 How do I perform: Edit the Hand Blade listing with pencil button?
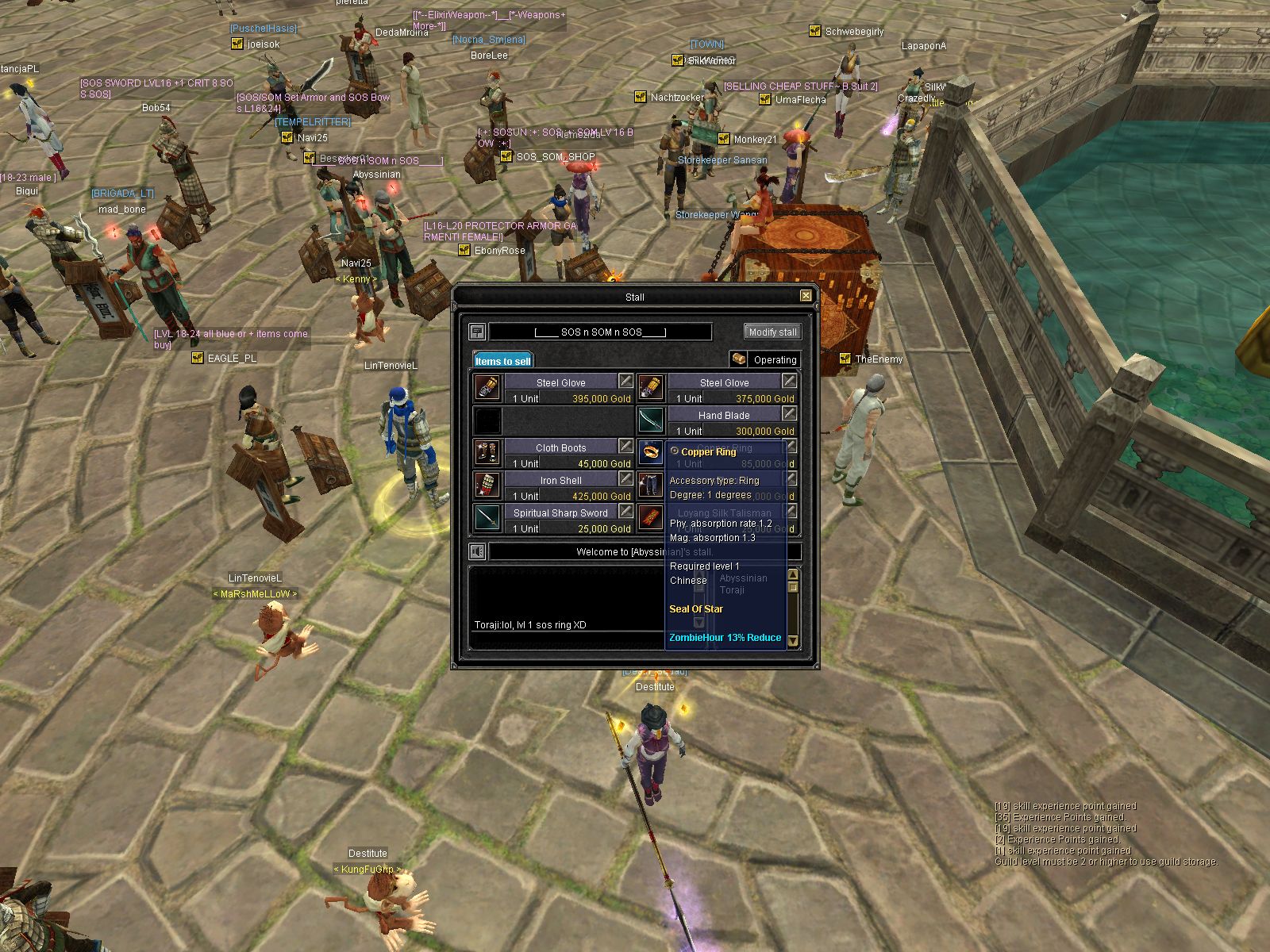pos(789,413)
